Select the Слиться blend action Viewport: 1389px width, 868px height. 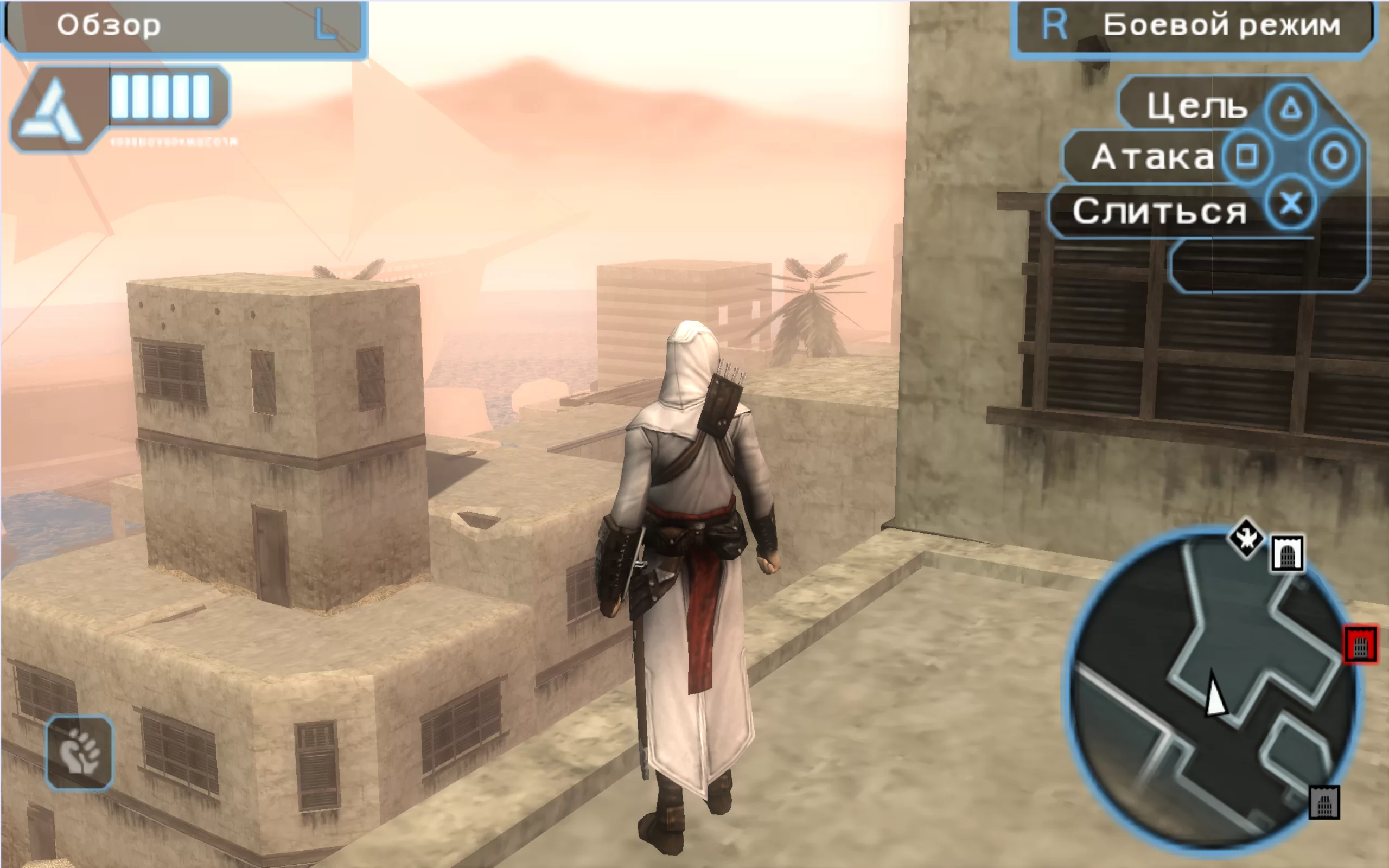(x=1159, y=211)
